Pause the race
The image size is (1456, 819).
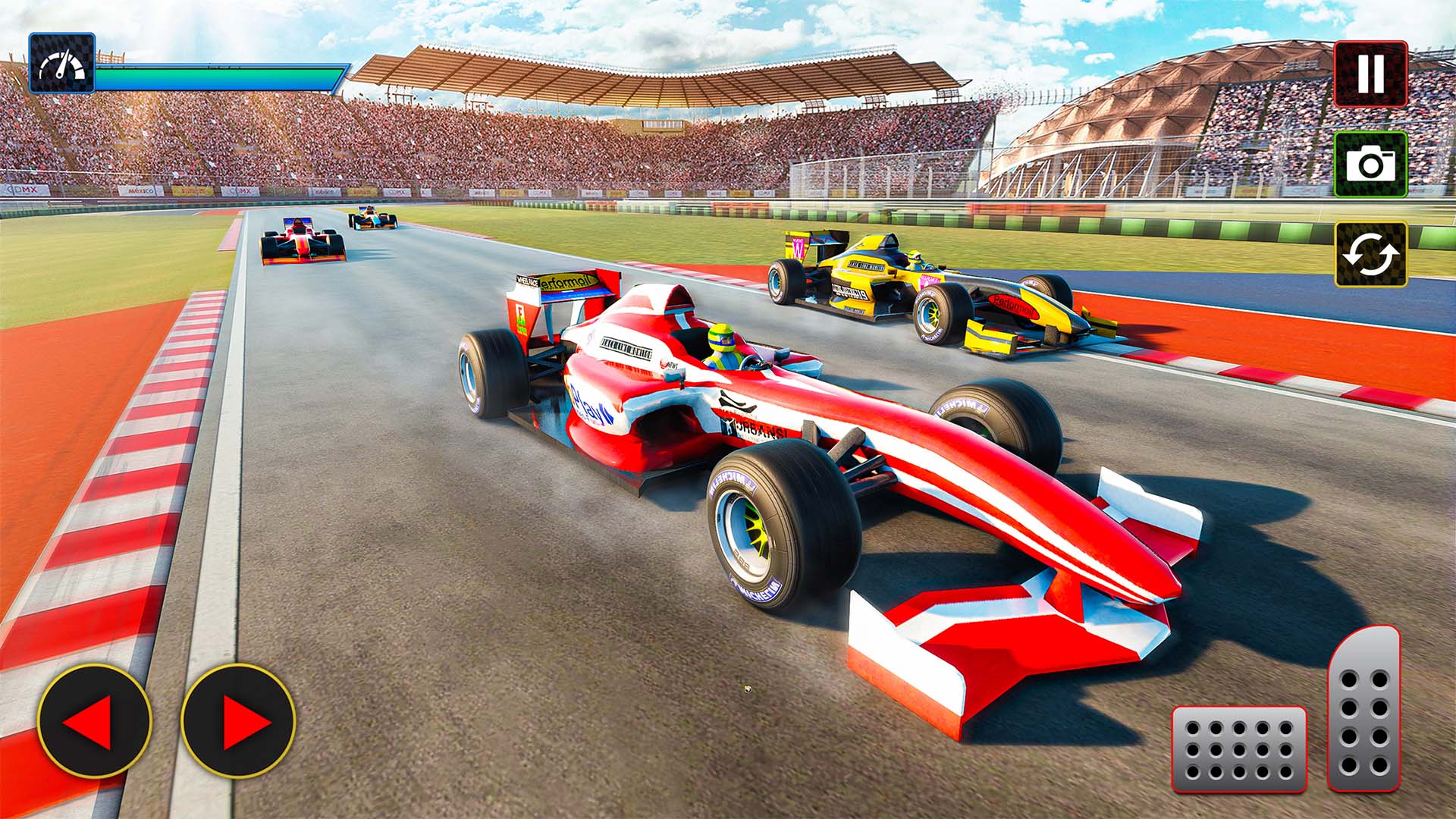point(1370,73)
